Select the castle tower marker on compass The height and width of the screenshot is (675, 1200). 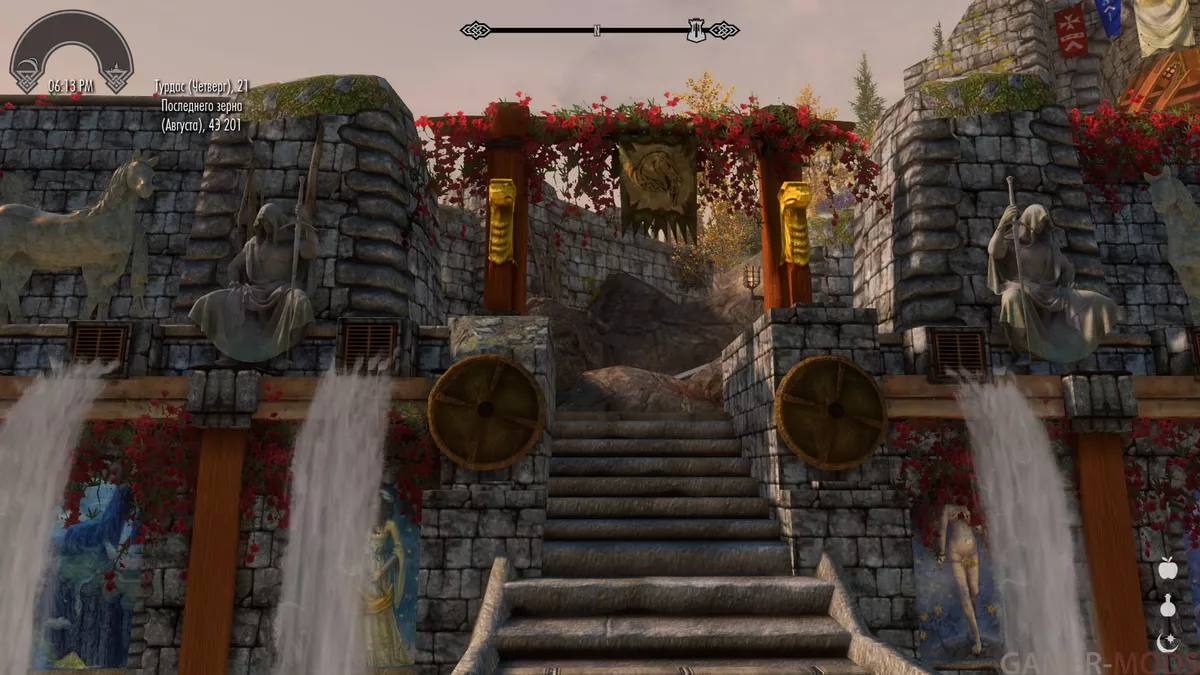click(696, 31)
